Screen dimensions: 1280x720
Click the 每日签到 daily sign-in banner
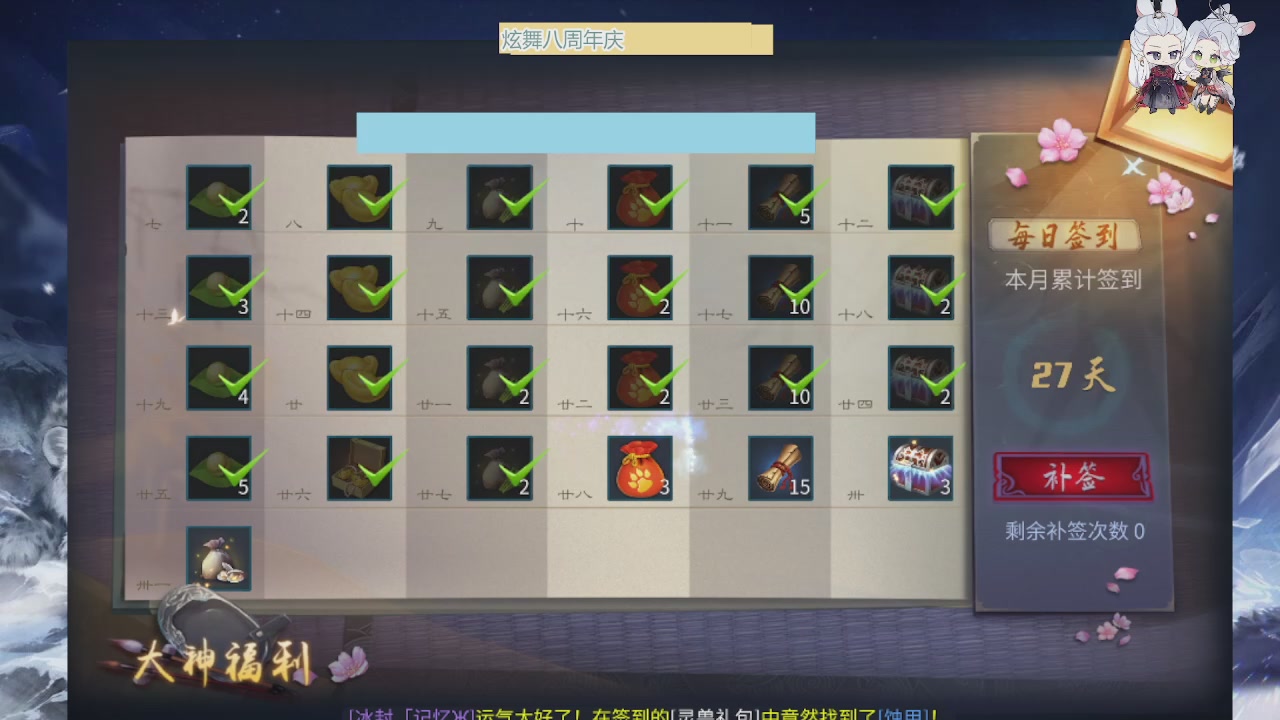[x=1065, y=233]
